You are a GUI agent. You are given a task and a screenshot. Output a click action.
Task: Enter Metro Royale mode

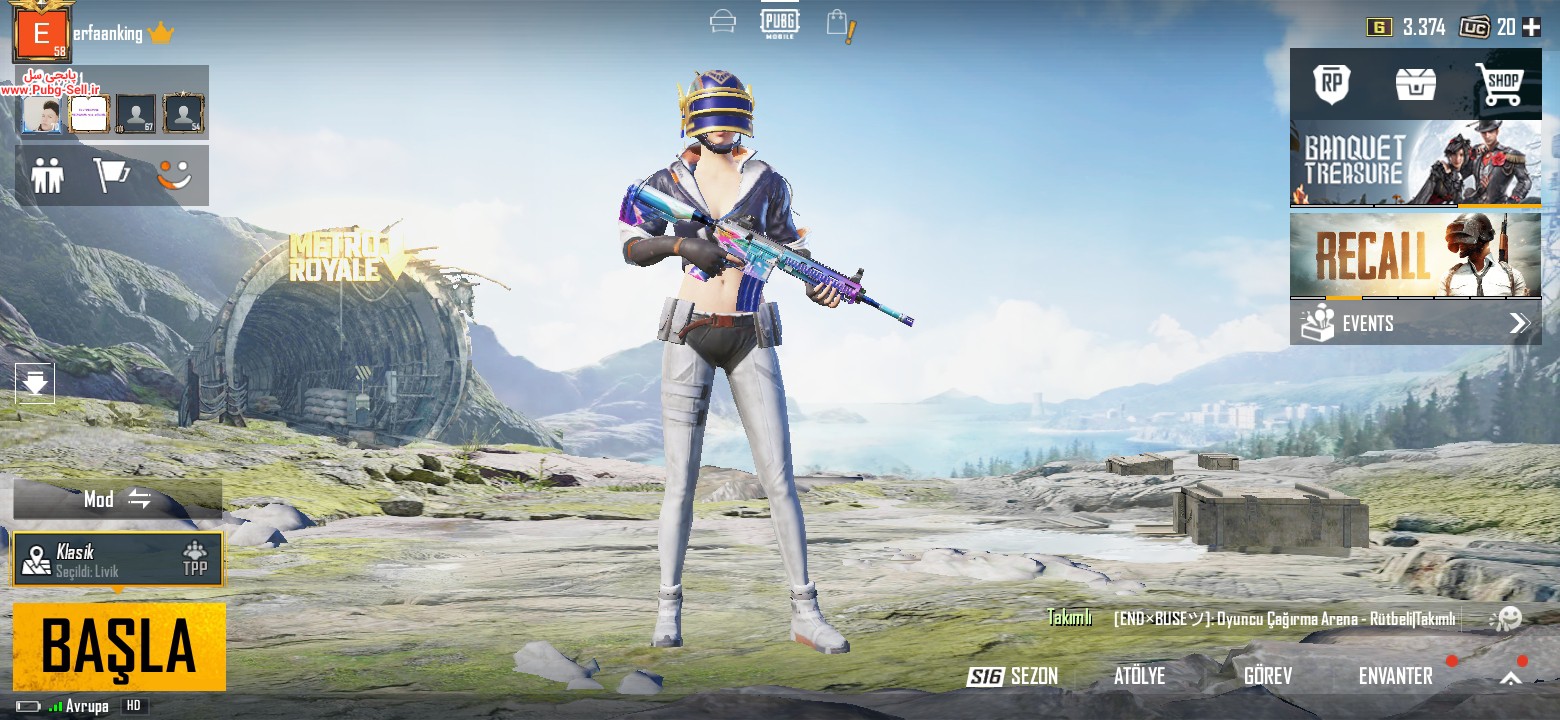coord(335,257)
